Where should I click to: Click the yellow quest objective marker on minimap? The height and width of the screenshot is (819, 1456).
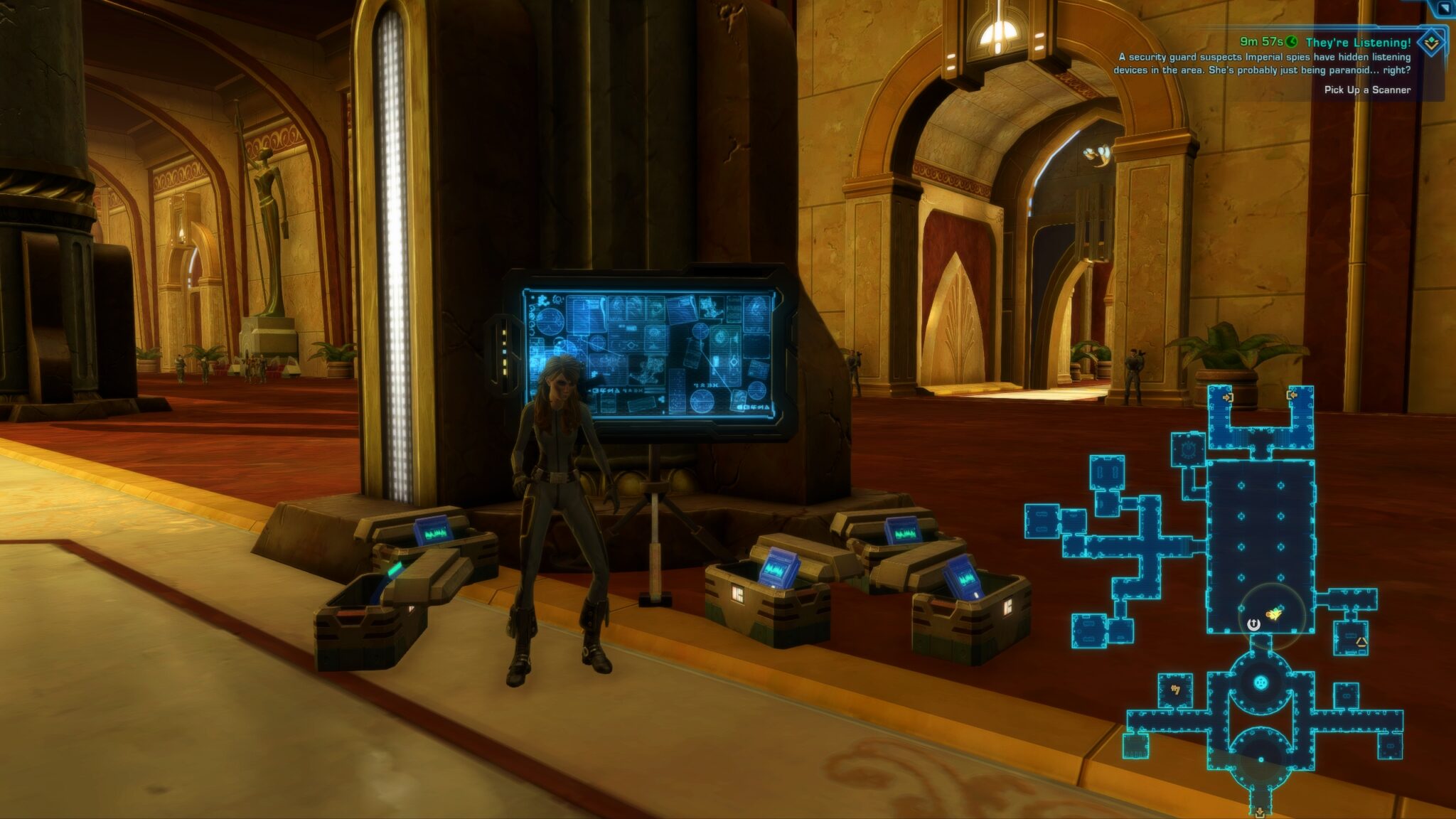click(x=1273, y=614)
